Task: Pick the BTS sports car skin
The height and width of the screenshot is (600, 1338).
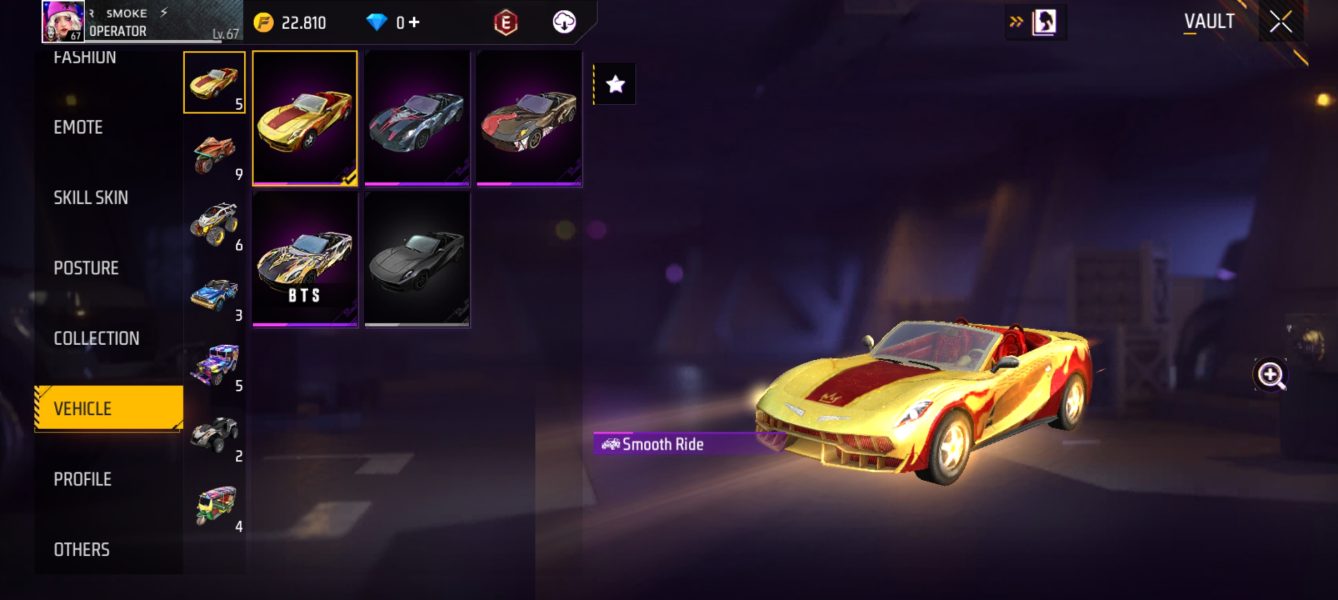Action: pyautogui.click(x=305, y=259)
